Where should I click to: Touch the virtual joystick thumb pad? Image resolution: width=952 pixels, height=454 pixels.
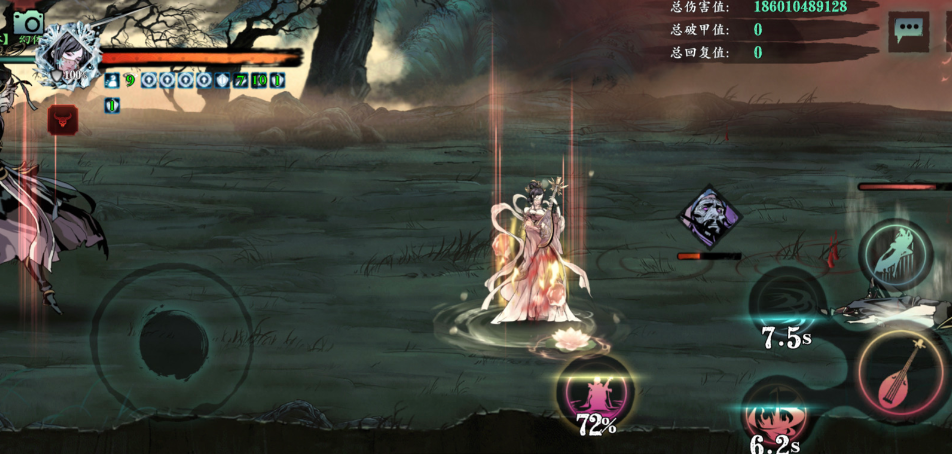[x=173, y=341]
